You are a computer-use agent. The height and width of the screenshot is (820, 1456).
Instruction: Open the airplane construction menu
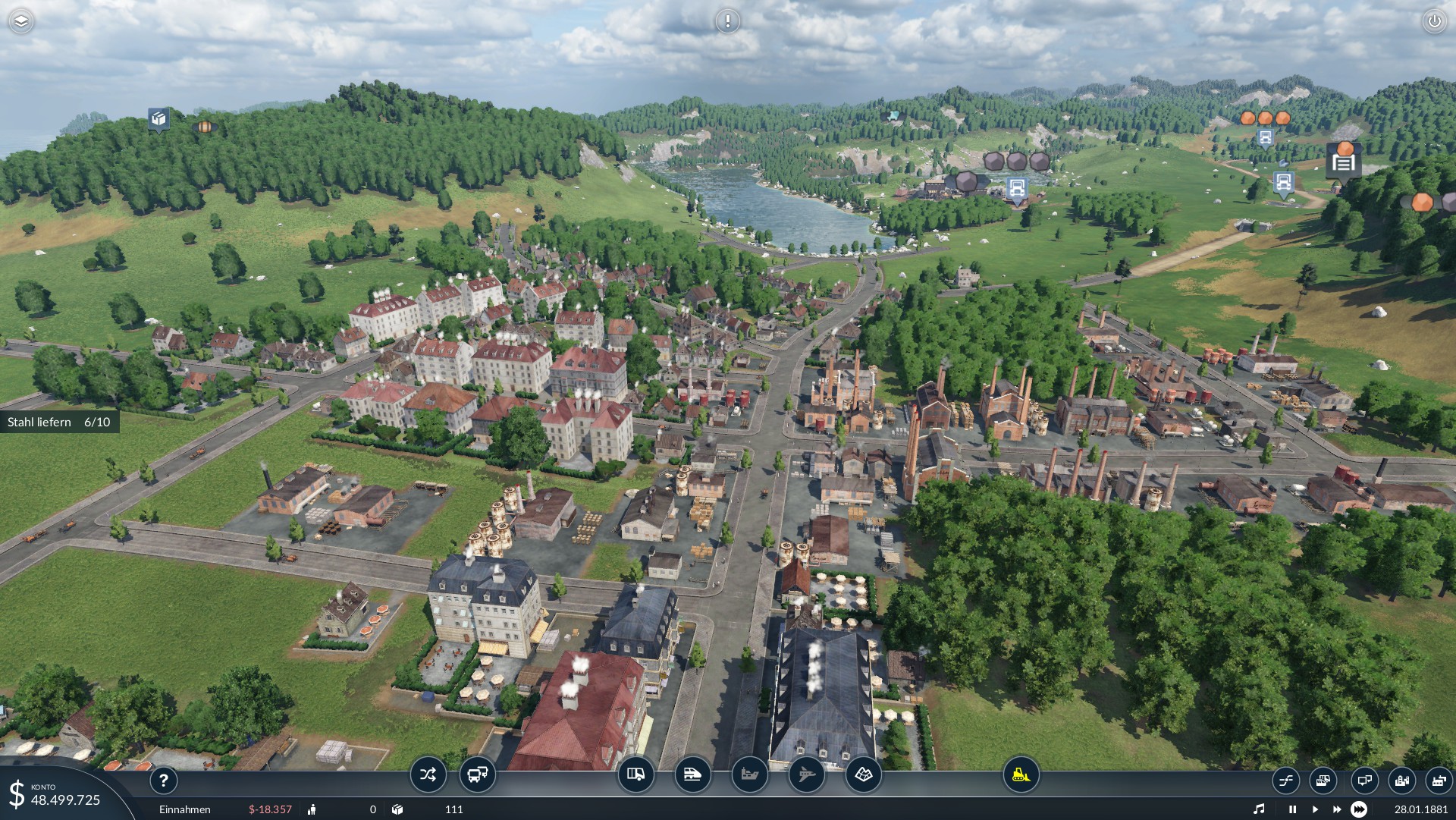click(806, 774)
